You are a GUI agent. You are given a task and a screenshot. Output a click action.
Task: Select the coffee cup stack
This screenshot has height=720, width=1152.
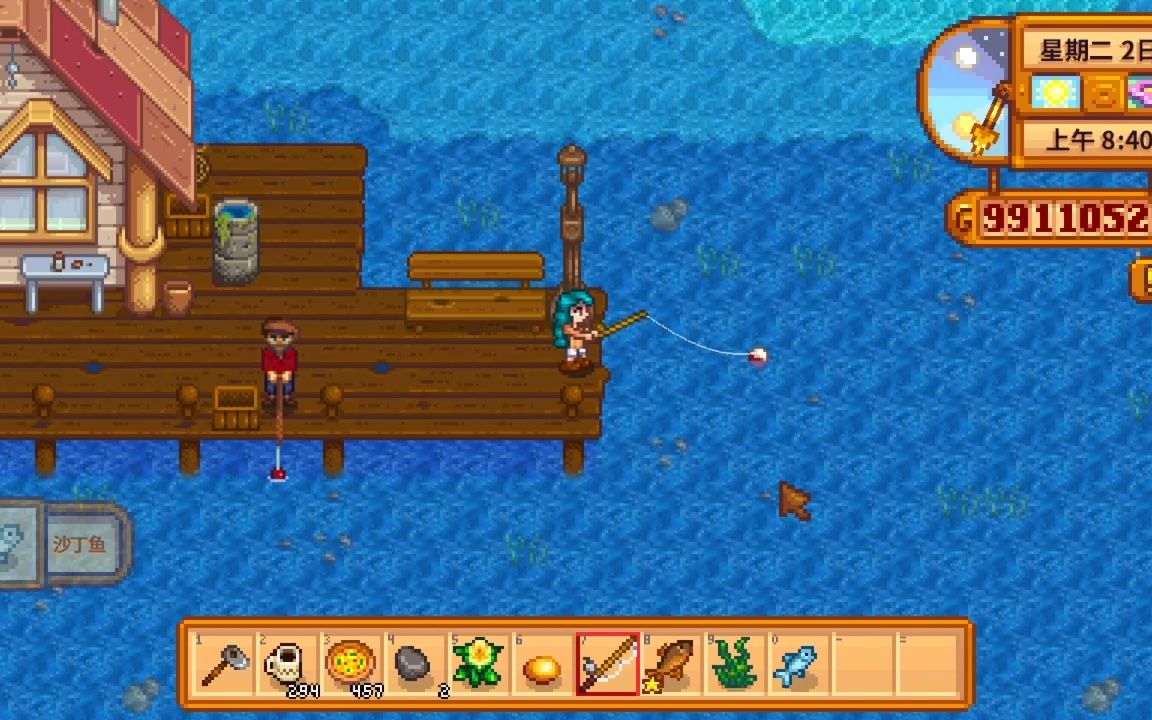coord(287,664)
